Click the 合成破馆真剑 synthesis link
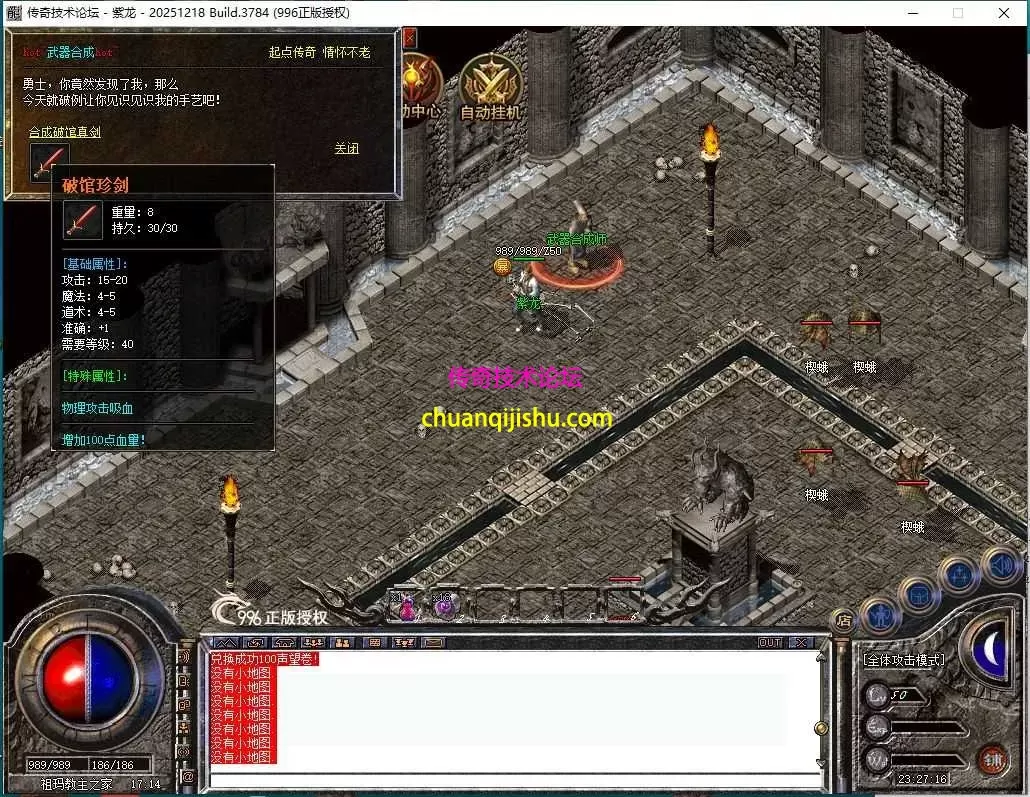 (x=64, y=132)
